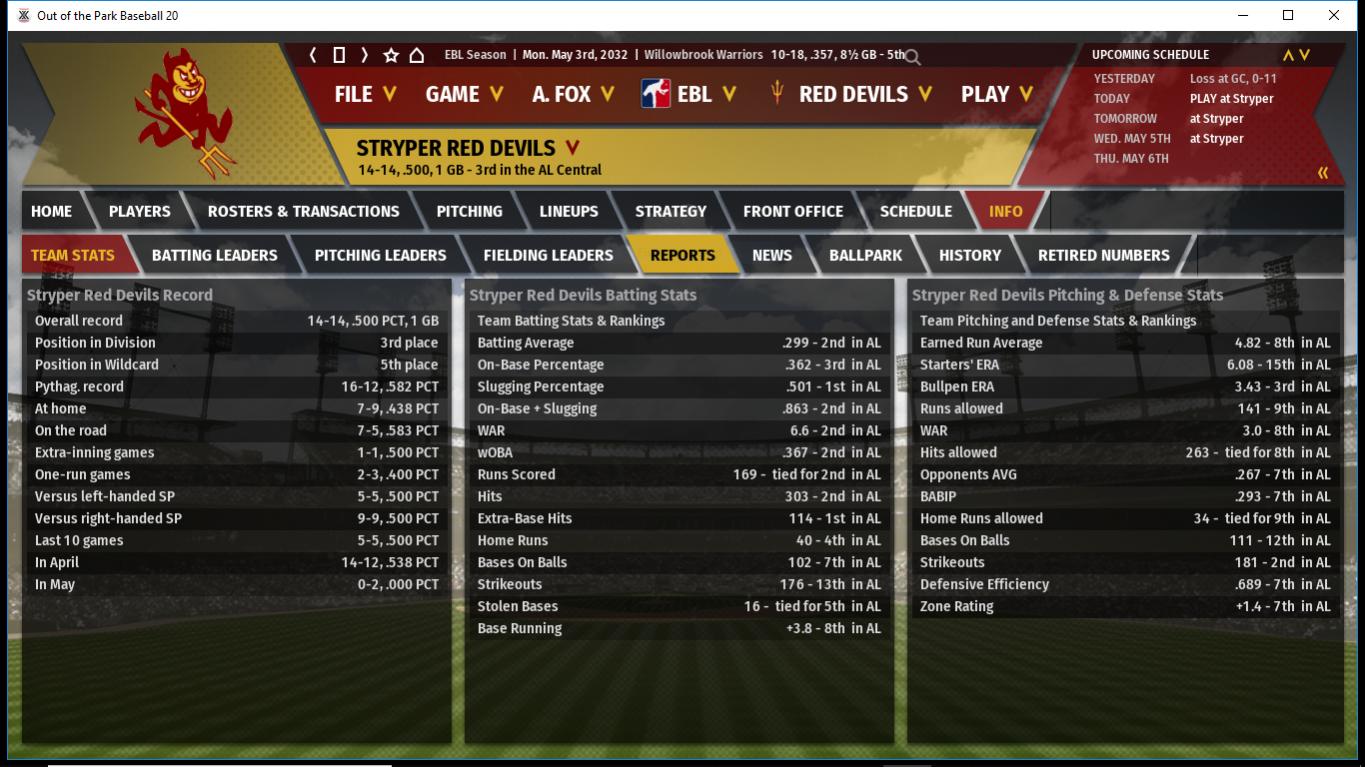The width and height of the screenshot is (1365, 767).
Task: Open Team Pitching and Defense Stats & Rankings
Action: [x=1058, y=321]
